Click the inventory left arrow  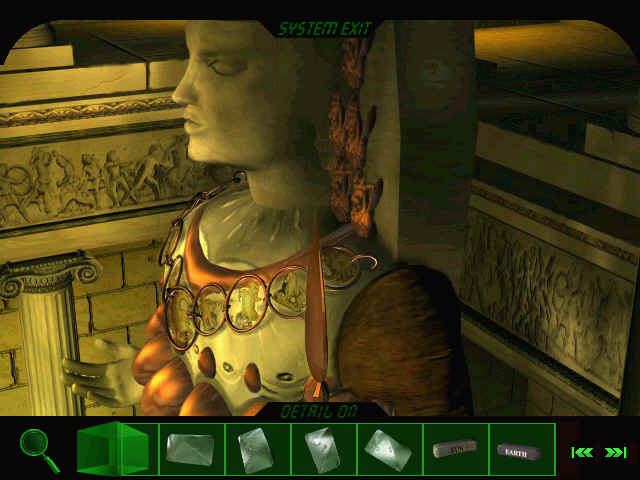(x=584, y=452)
